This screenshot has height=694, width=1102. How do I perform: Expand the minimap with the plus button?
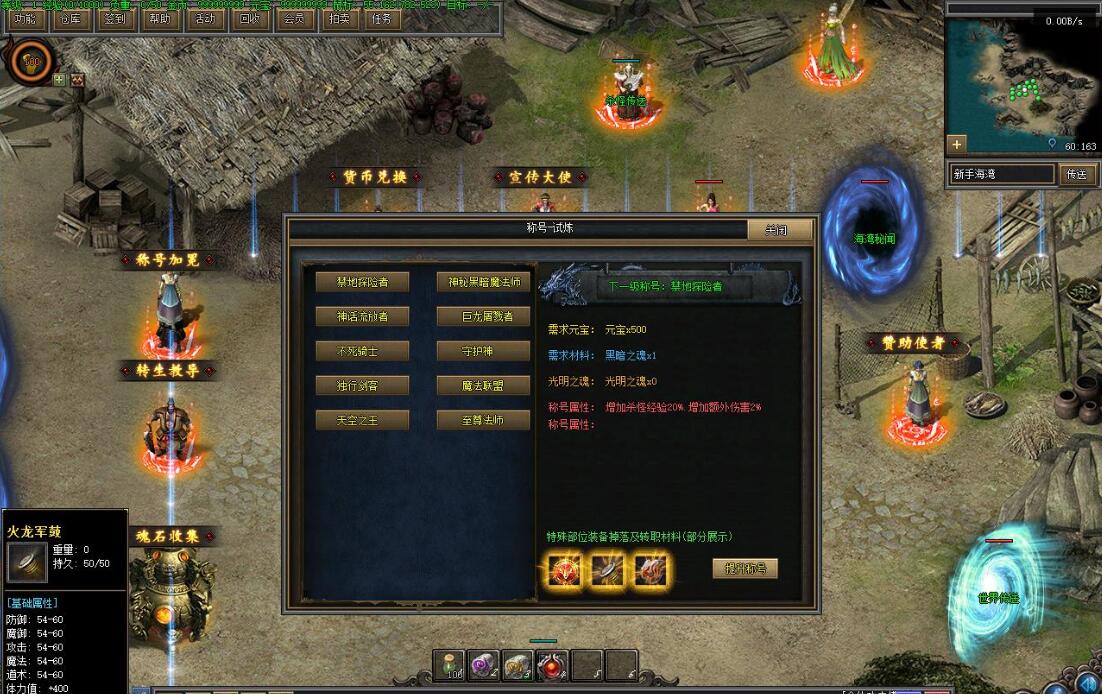click(x=957, y=144)
